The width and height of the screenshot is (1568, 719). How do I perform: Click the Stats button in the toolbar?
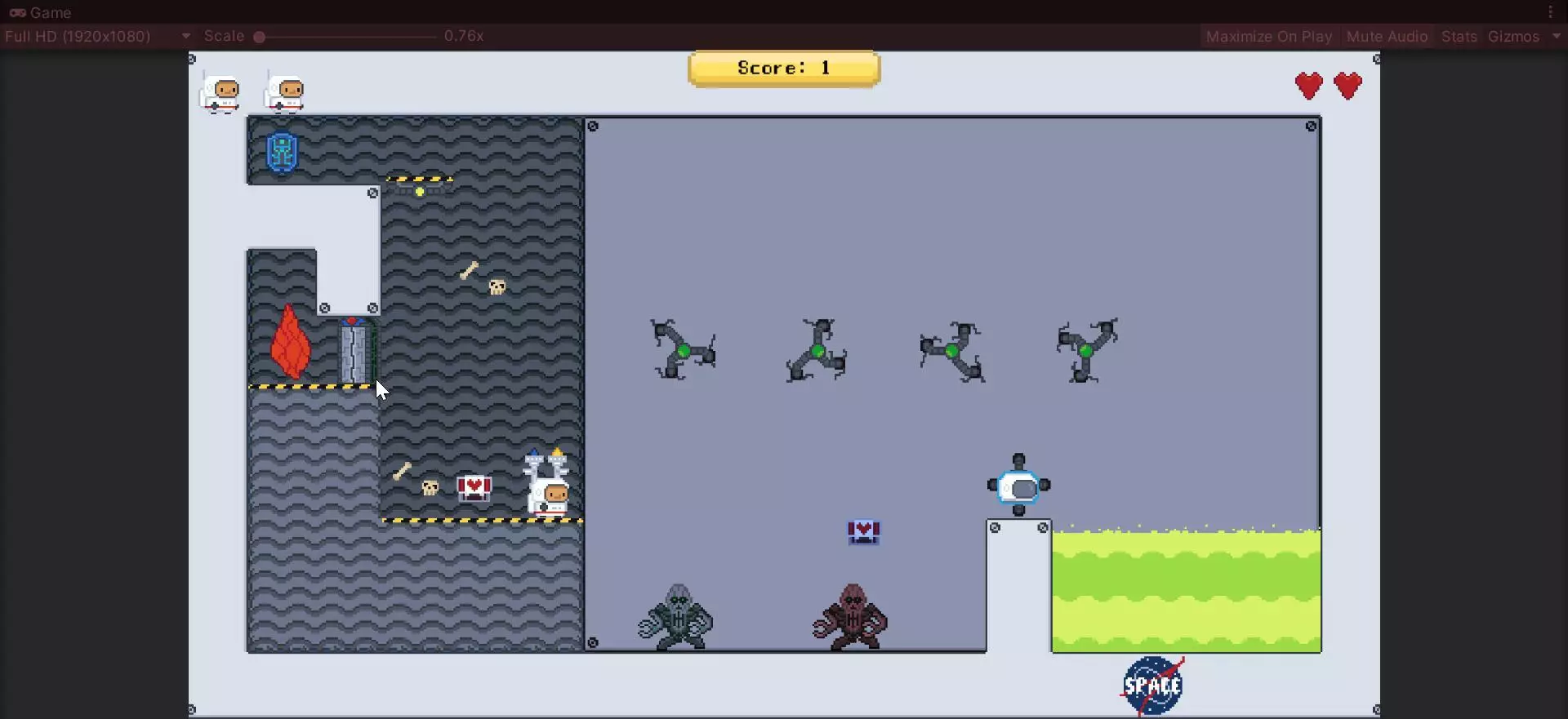coord(1459,36)
